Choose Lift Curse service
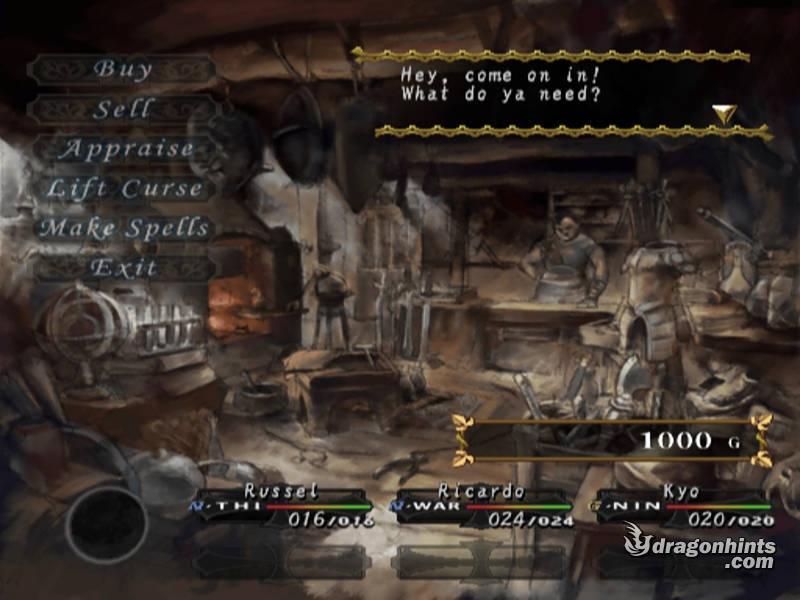Viewport: 800px width, 600px height. (x=124, y=188)
